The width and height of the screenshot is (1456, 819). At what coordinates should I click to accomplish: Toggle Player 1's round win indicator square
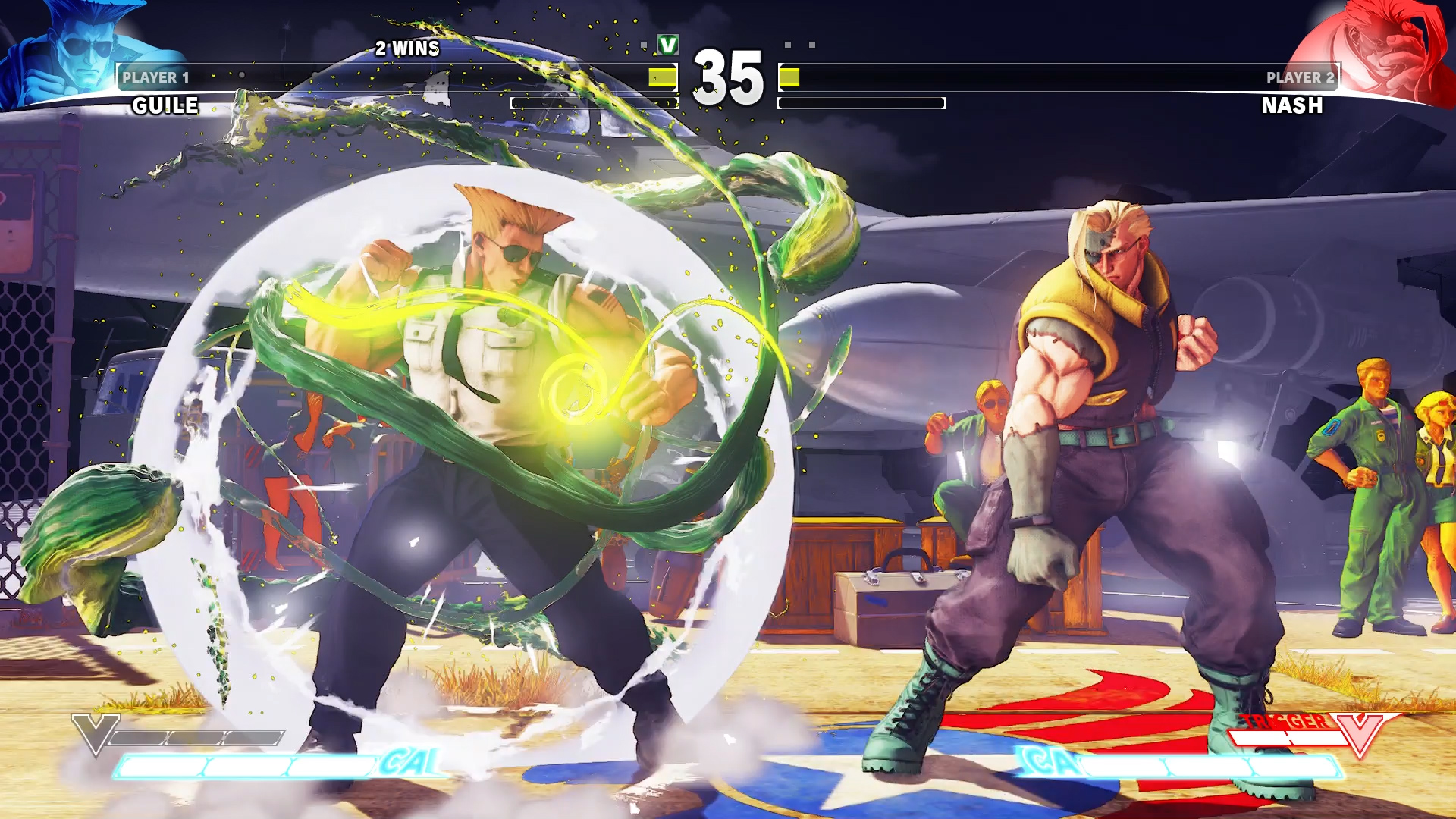643,44
